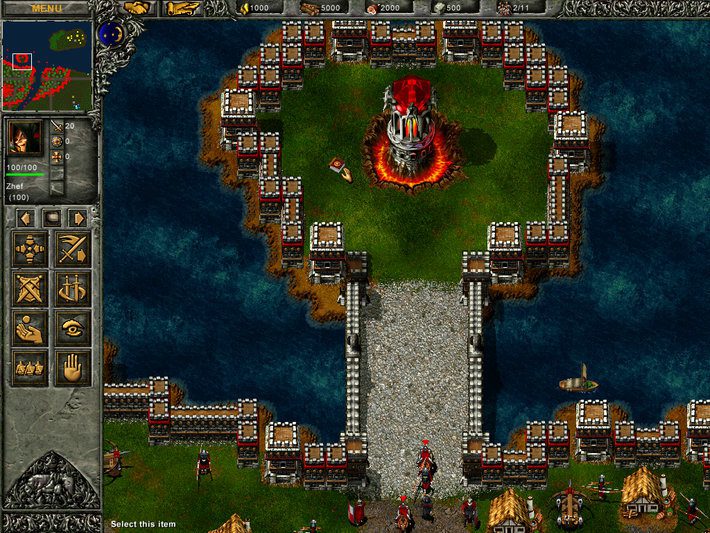Activate the sword with arrow attack command
This screenshot has width=710, height=533.
(72, 249)
